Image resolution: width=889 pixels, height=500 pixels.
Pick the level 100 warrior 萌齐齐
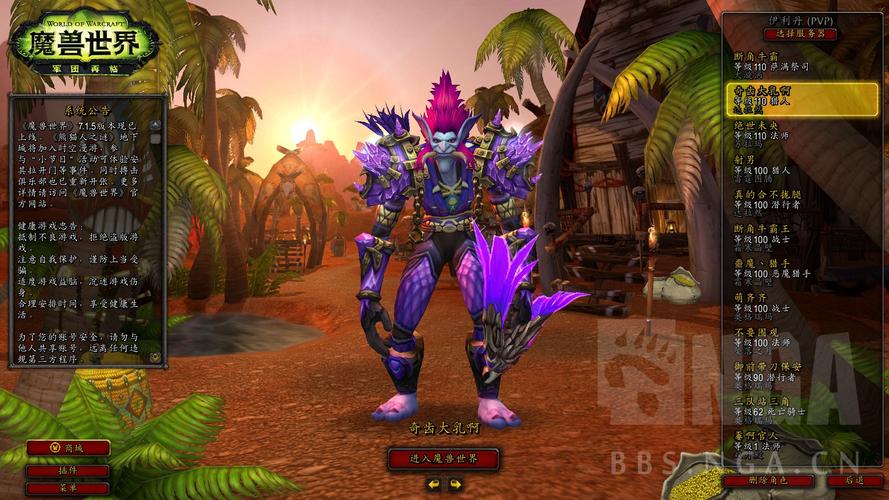pyautogui.click(x=790, y=303)
